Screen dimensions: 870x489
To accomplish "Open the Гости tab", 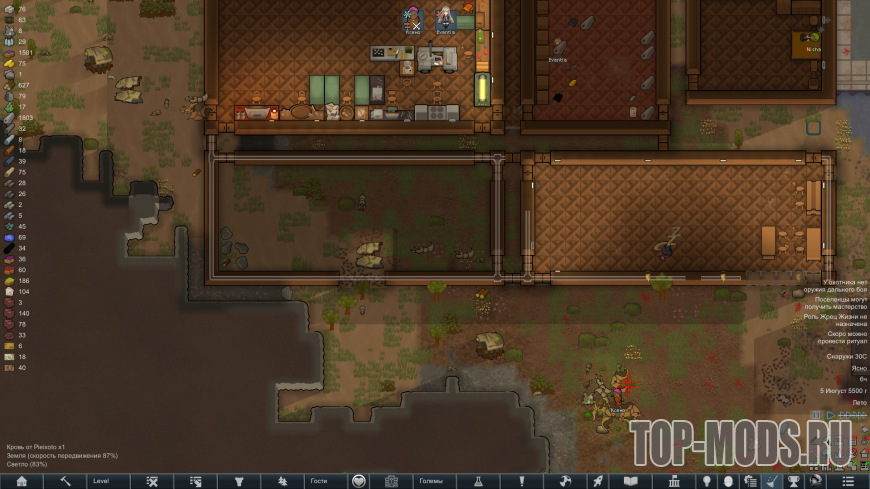I will pyautogui.click(x=319, y=481).
